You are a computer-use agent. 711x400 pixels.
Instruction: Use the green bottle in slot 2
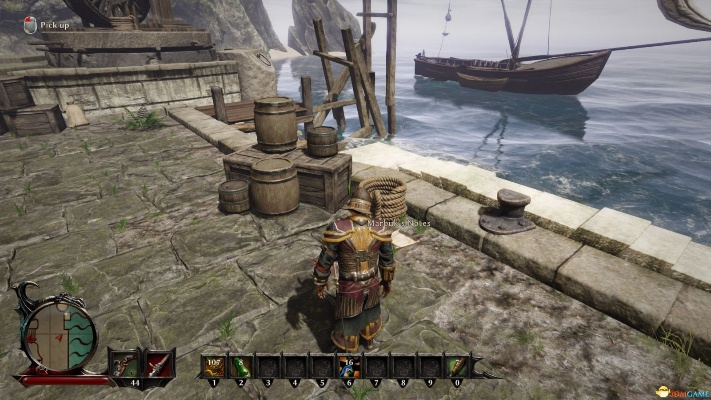coord(240,365)
